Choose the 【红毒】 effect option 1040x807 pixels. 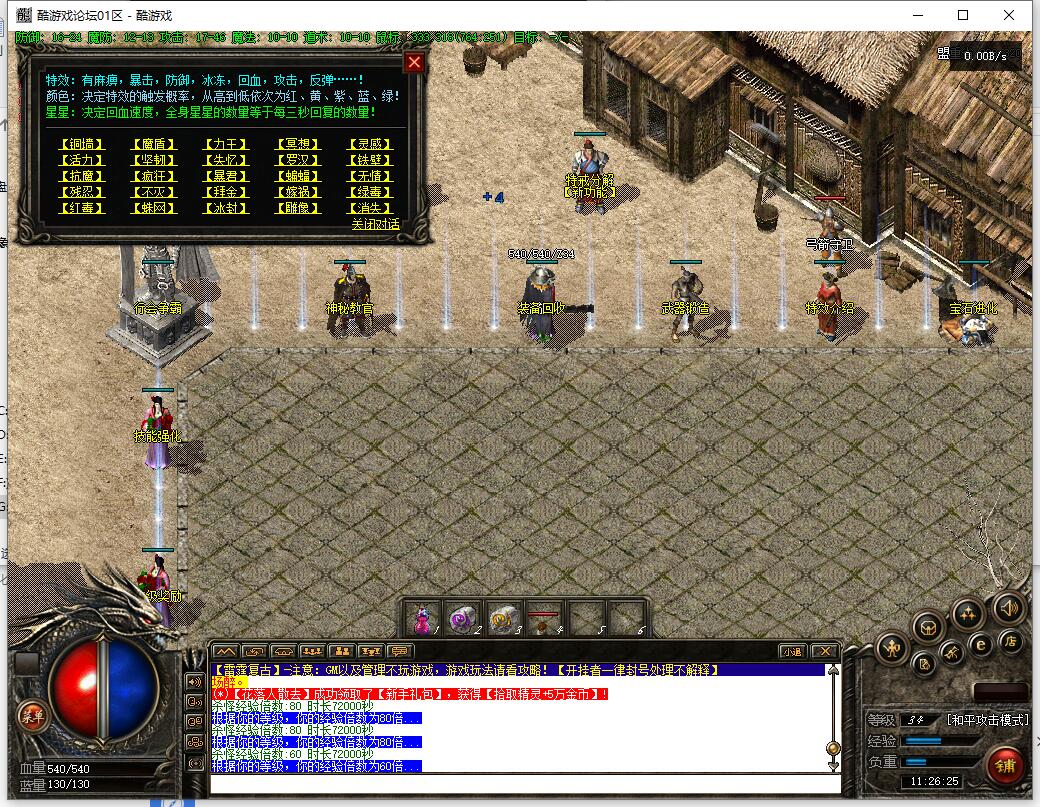(x=81, y=208)
